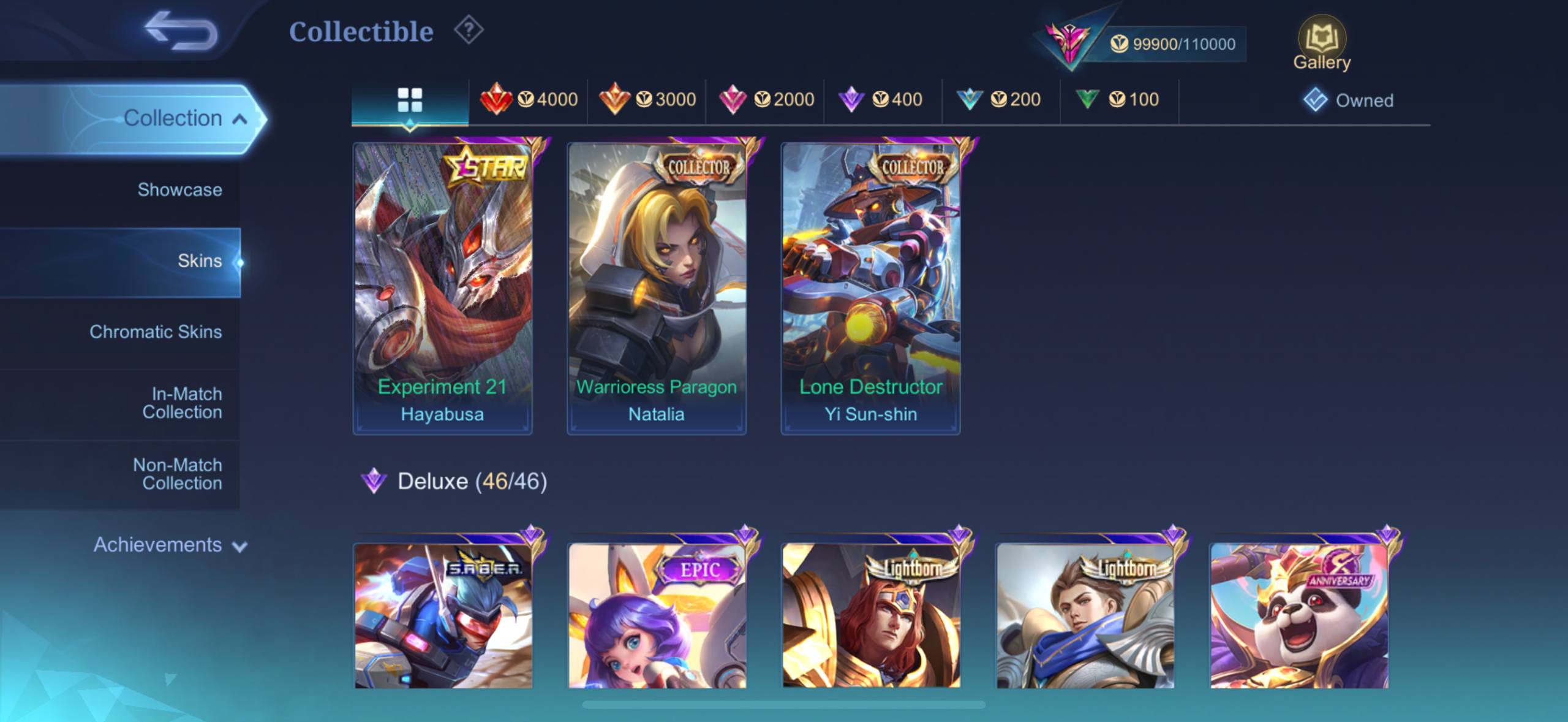Filter skins by the 4000 point tier
1568x722 pixels.
tap(529, 99)
